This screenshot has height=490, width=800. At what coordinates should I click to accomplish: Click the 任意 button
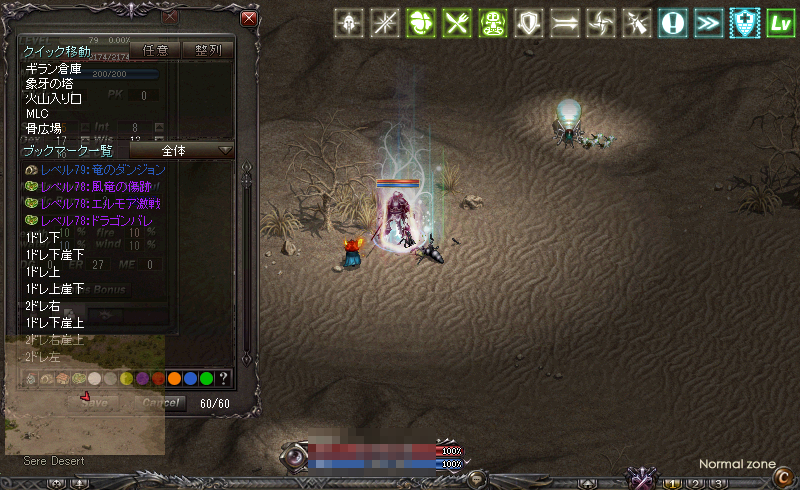click(x=154, y=50)
